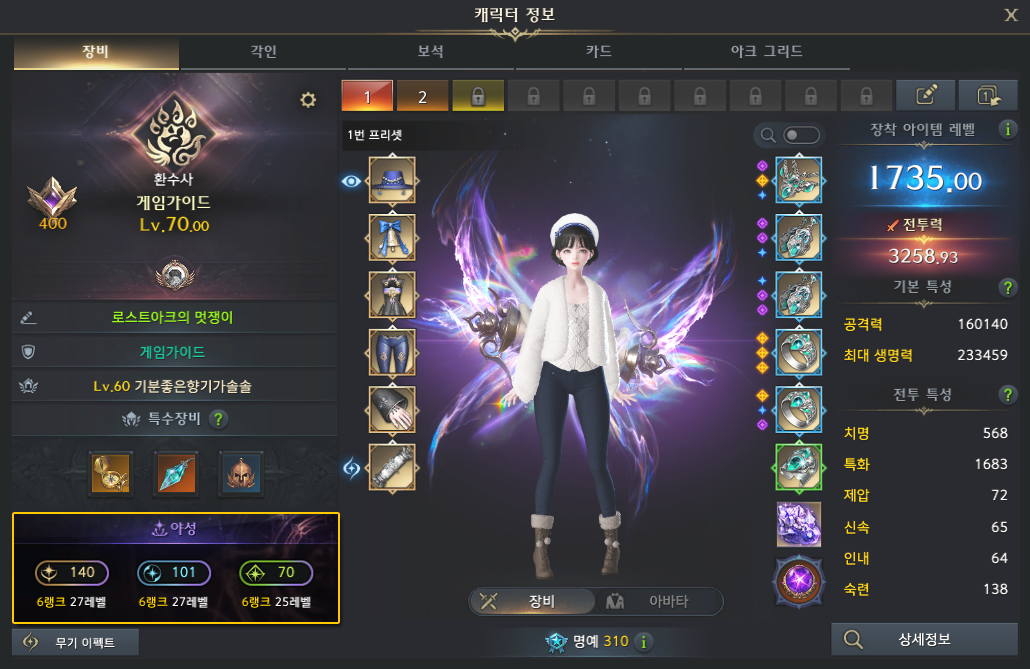Select the blue hat equipment slot

(x=392, y=181)
